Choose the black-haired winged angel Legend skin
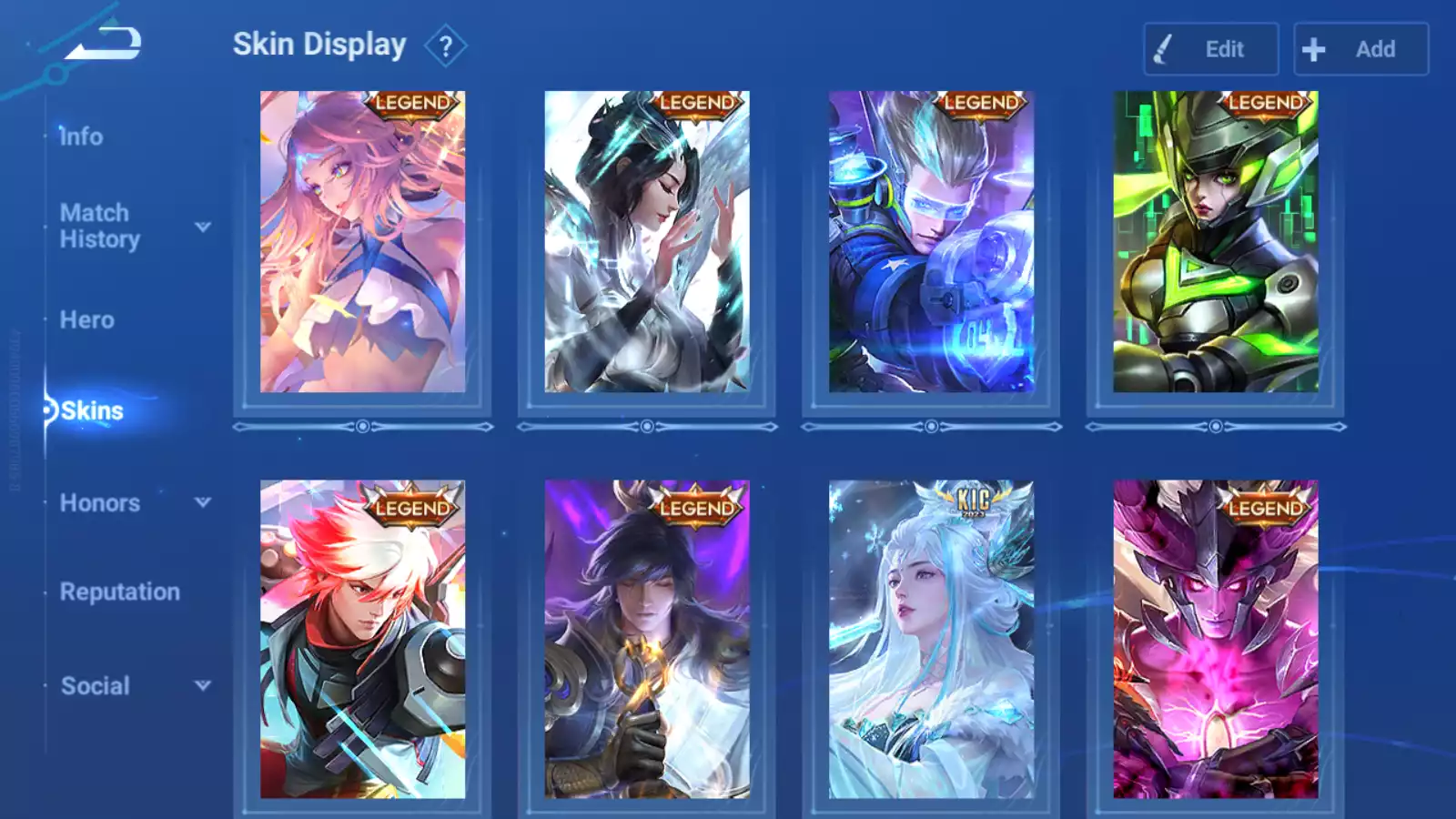 pos(646,242)
